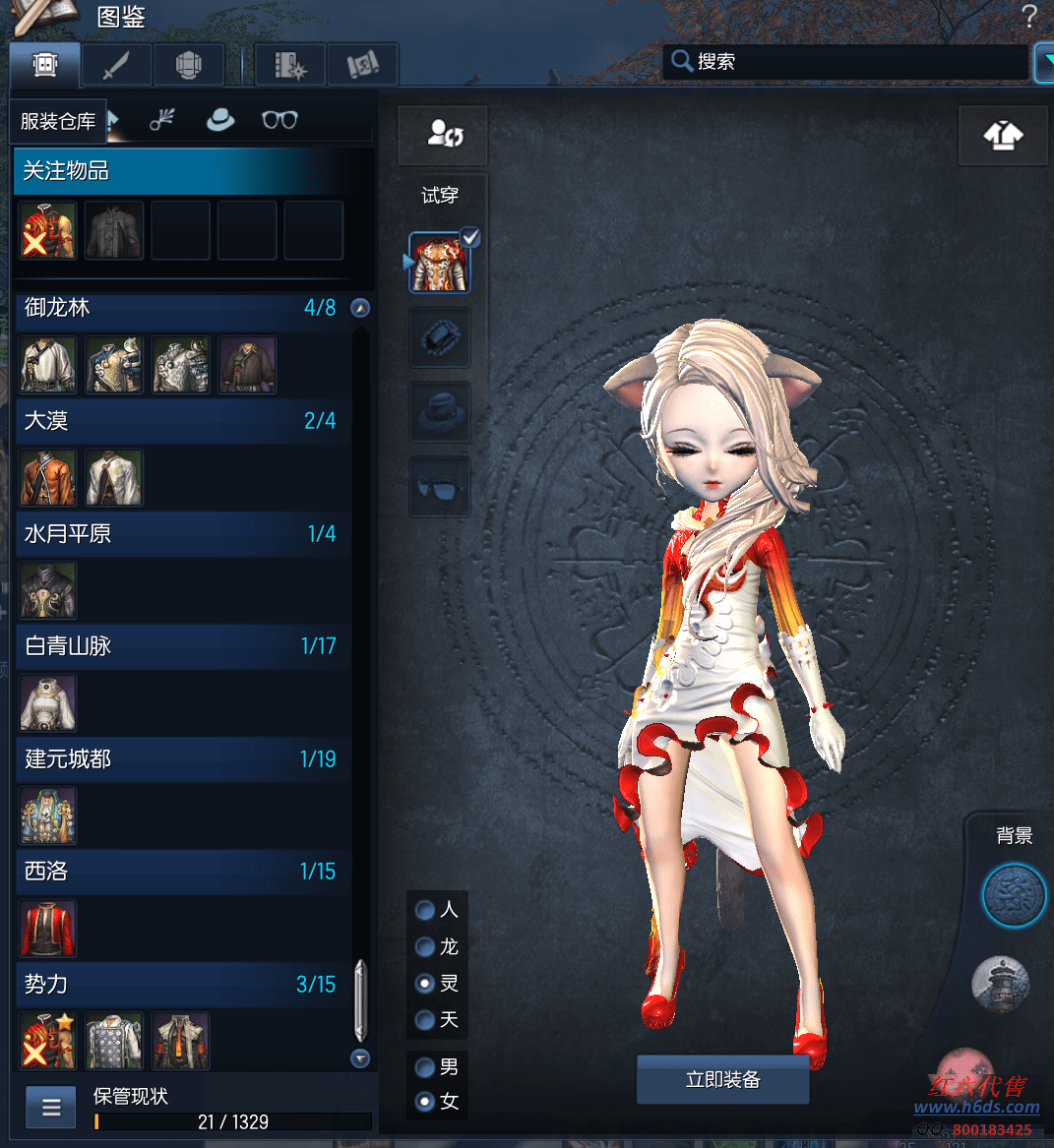This screenshot has width=1054, height=1148.
Task: Open the hat accessory category
Action: pos(219,120)
